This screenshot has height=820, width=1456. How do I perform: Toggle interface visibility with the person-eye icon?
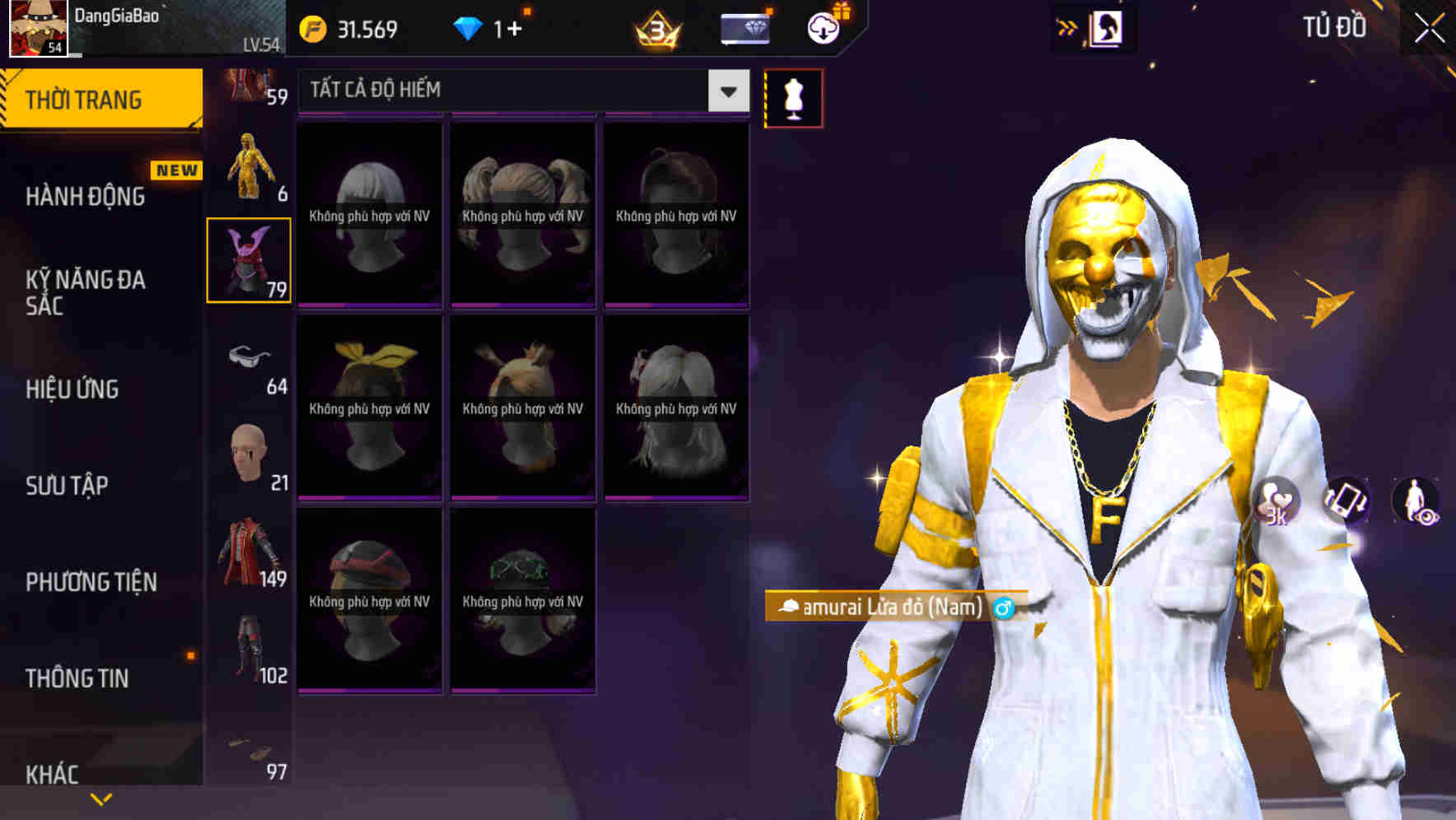[1418, 504]
